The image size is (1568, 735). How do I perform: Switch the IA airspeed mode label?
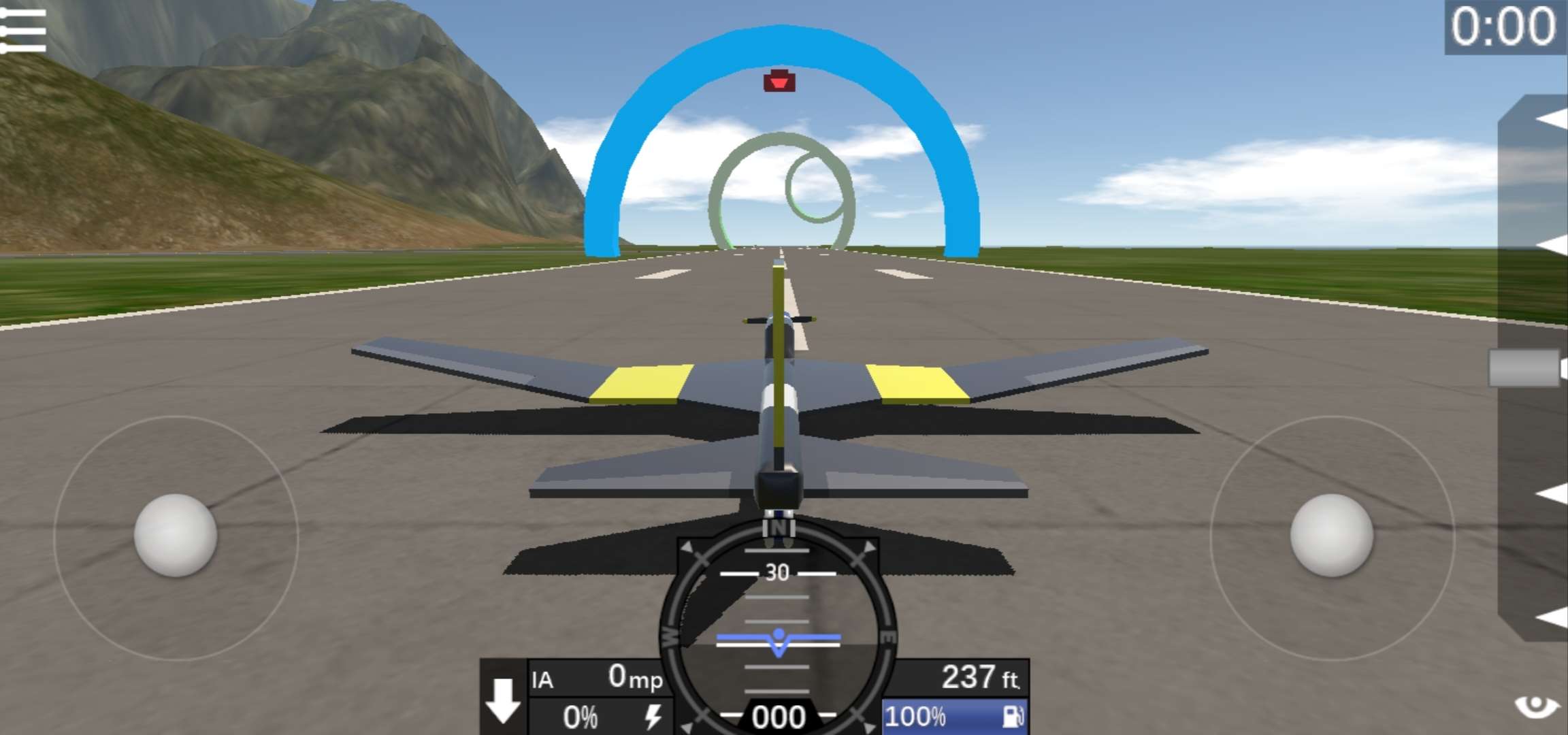pos(542,680)
